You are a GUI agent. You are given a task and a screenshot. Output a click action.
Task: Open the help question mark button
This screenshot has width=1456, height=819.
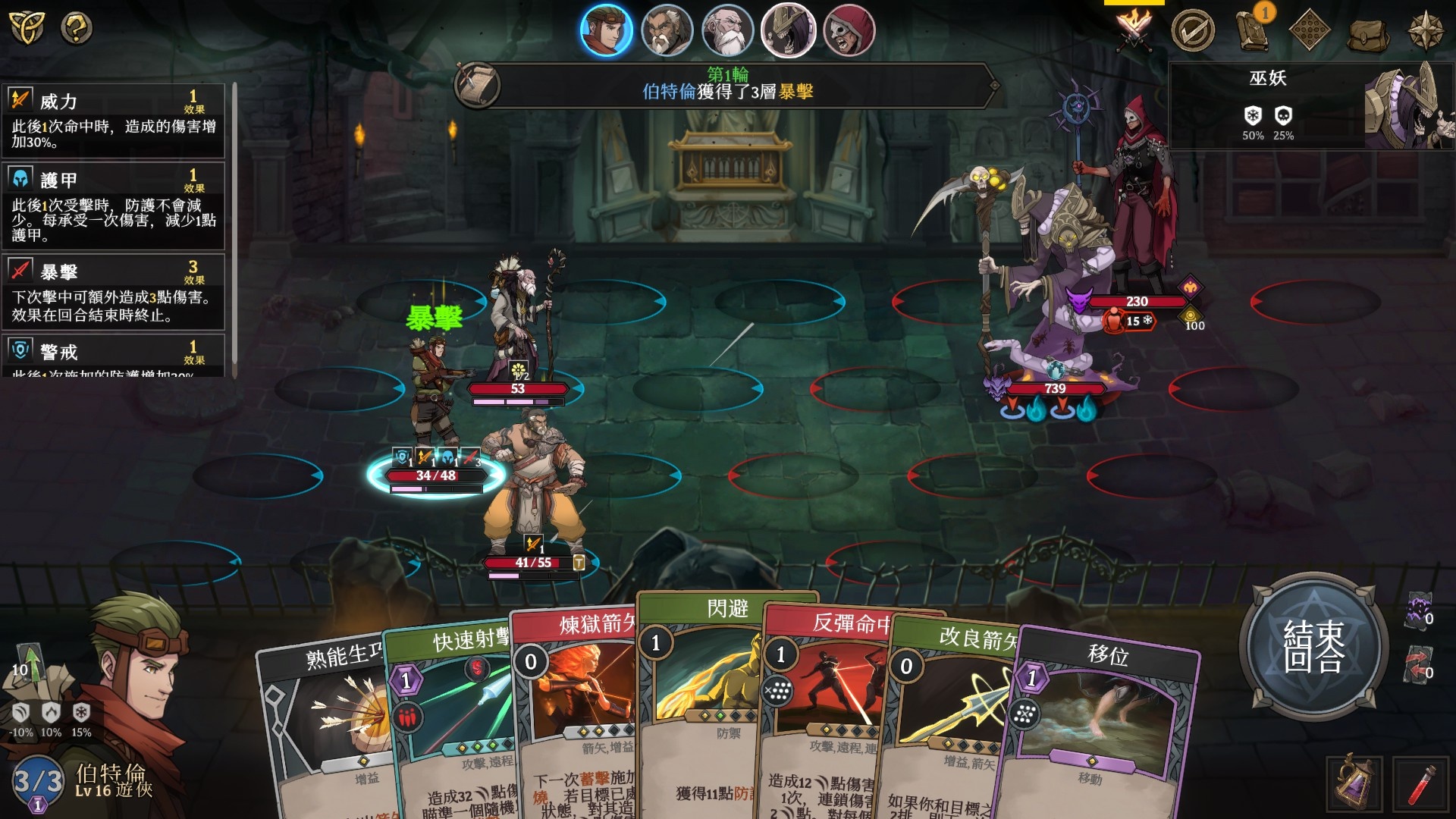[76, 29]
